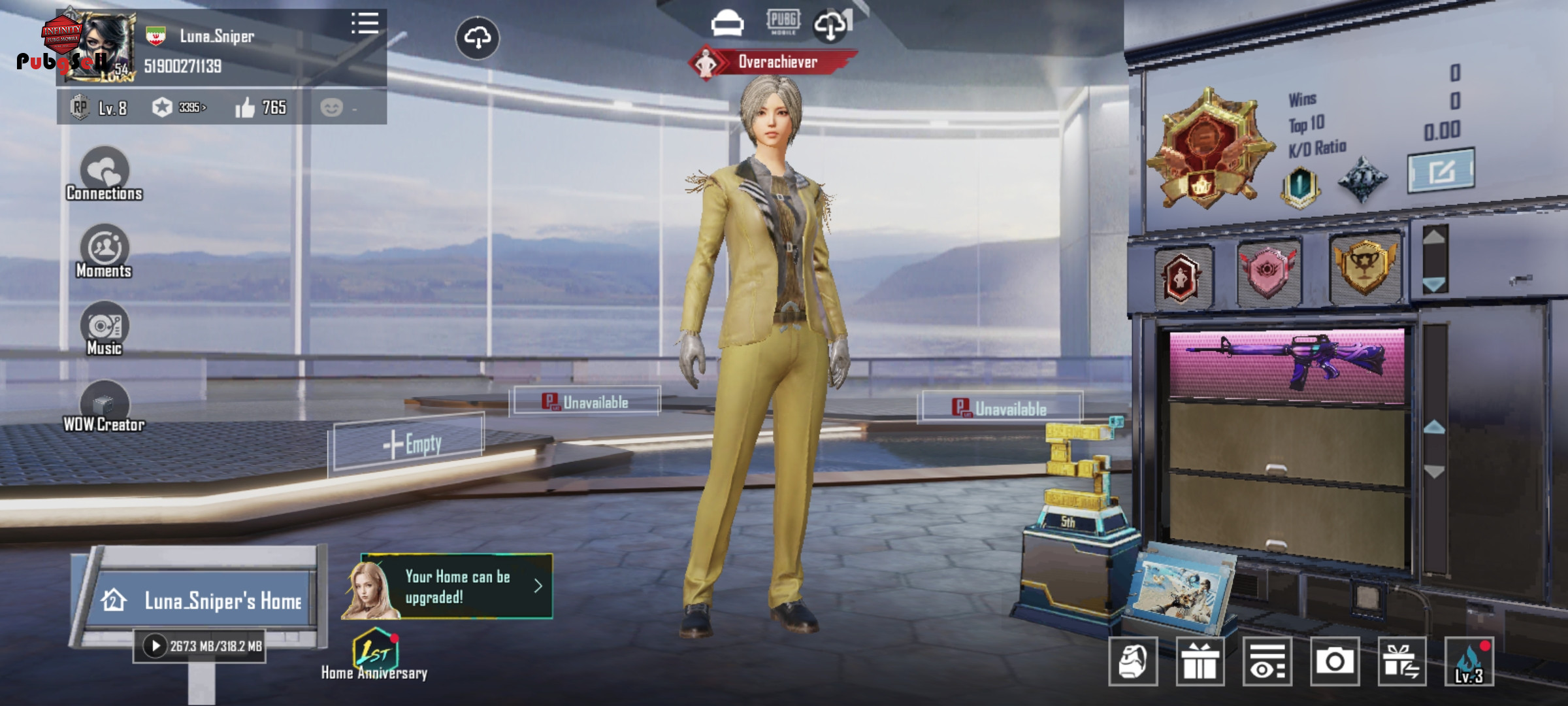Image resolution: width=1568 pixels, height=706 pixels.
Task: Play the Home resource download
Action: click(x=155, y=647)
